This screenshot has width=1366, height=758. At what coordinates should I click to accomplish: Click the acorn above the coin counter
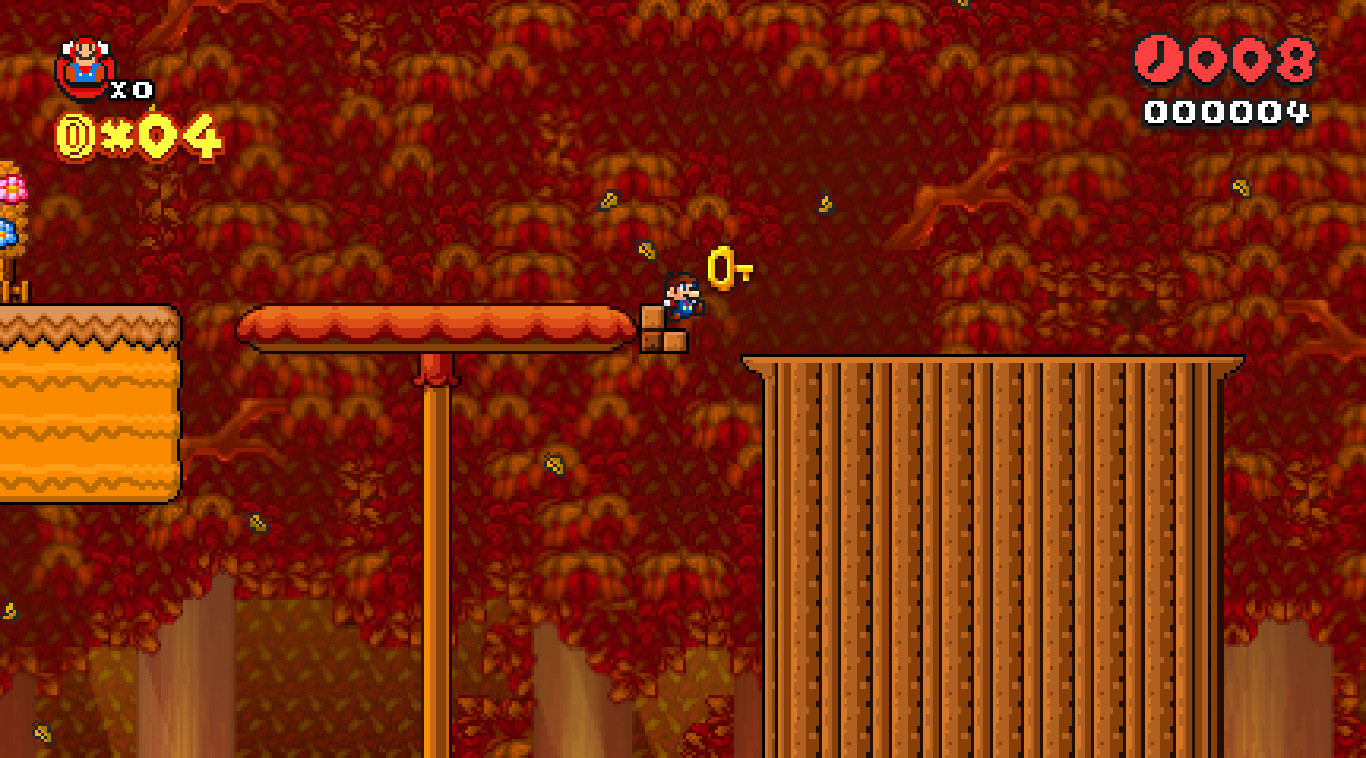pos(152,108)
